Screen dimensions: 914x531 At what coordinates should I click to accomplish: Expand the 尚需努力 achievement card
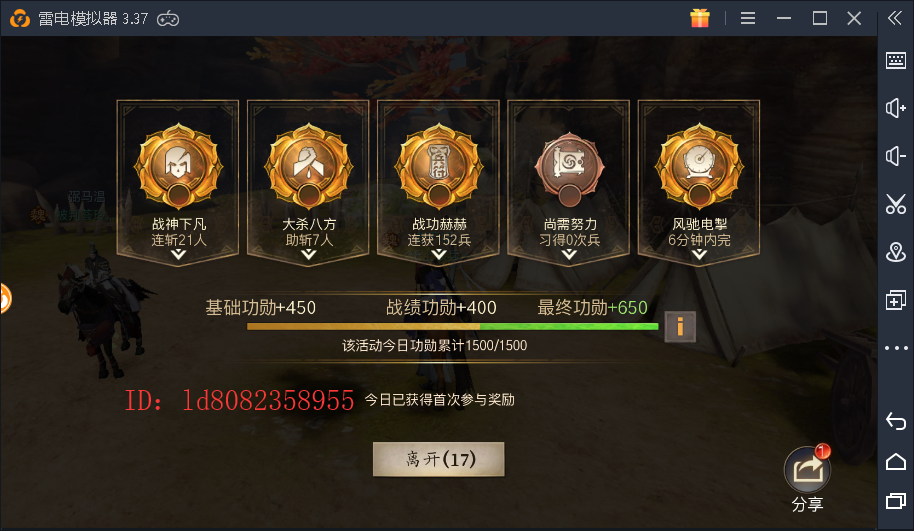point(569,255)
